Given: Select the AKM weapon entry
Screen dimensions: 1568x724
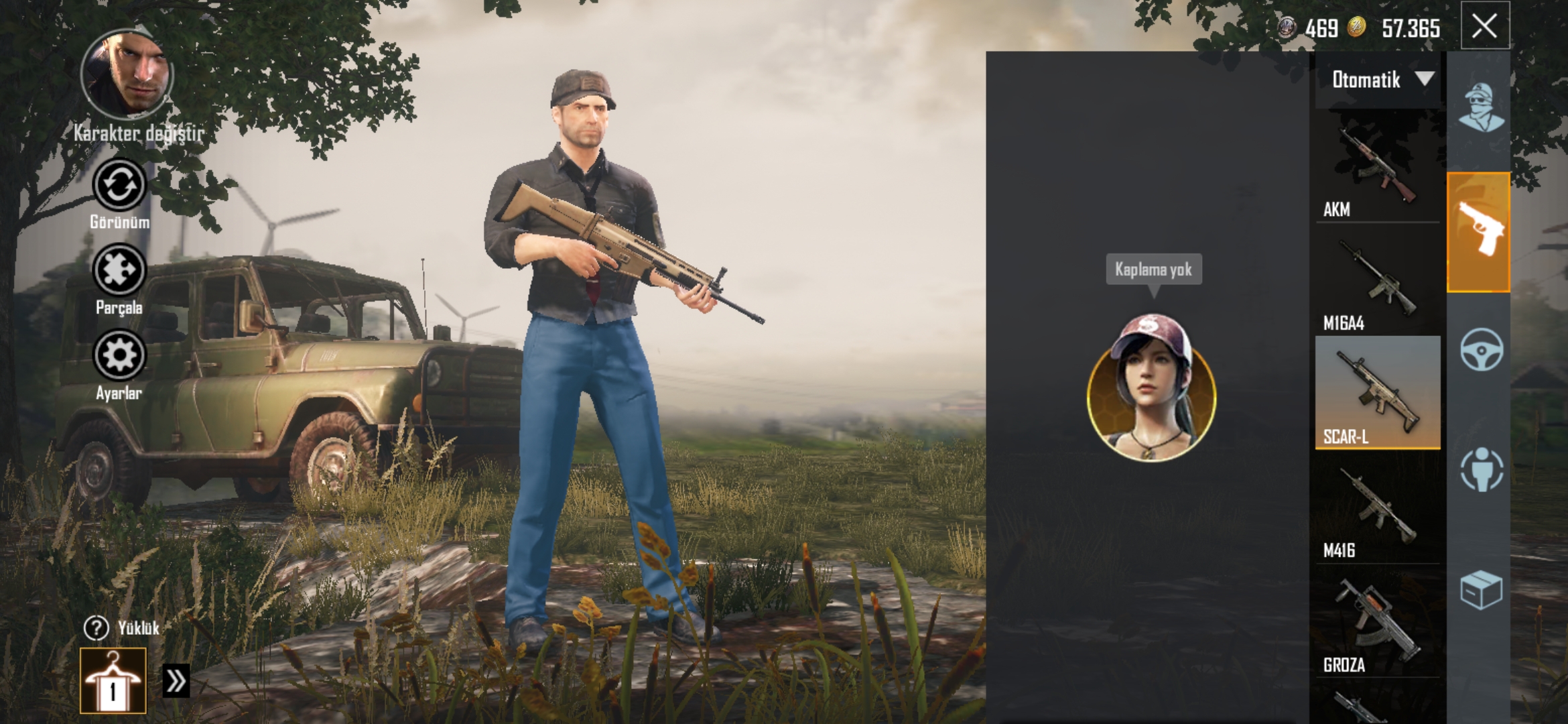Looking at the screenshot, I should (x=1377, y=168).
